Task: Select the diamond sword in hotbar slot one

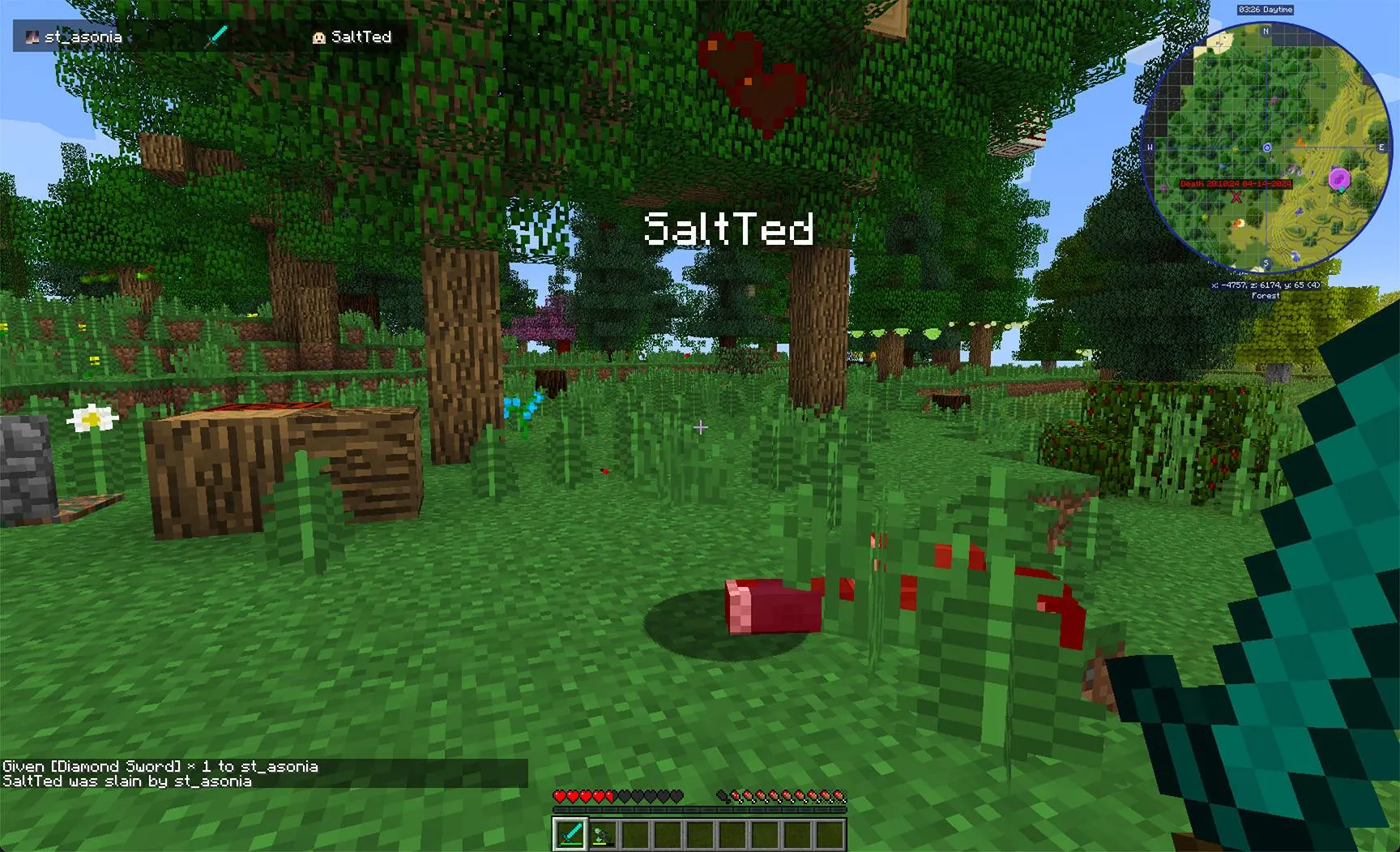Action: [570, 834]
